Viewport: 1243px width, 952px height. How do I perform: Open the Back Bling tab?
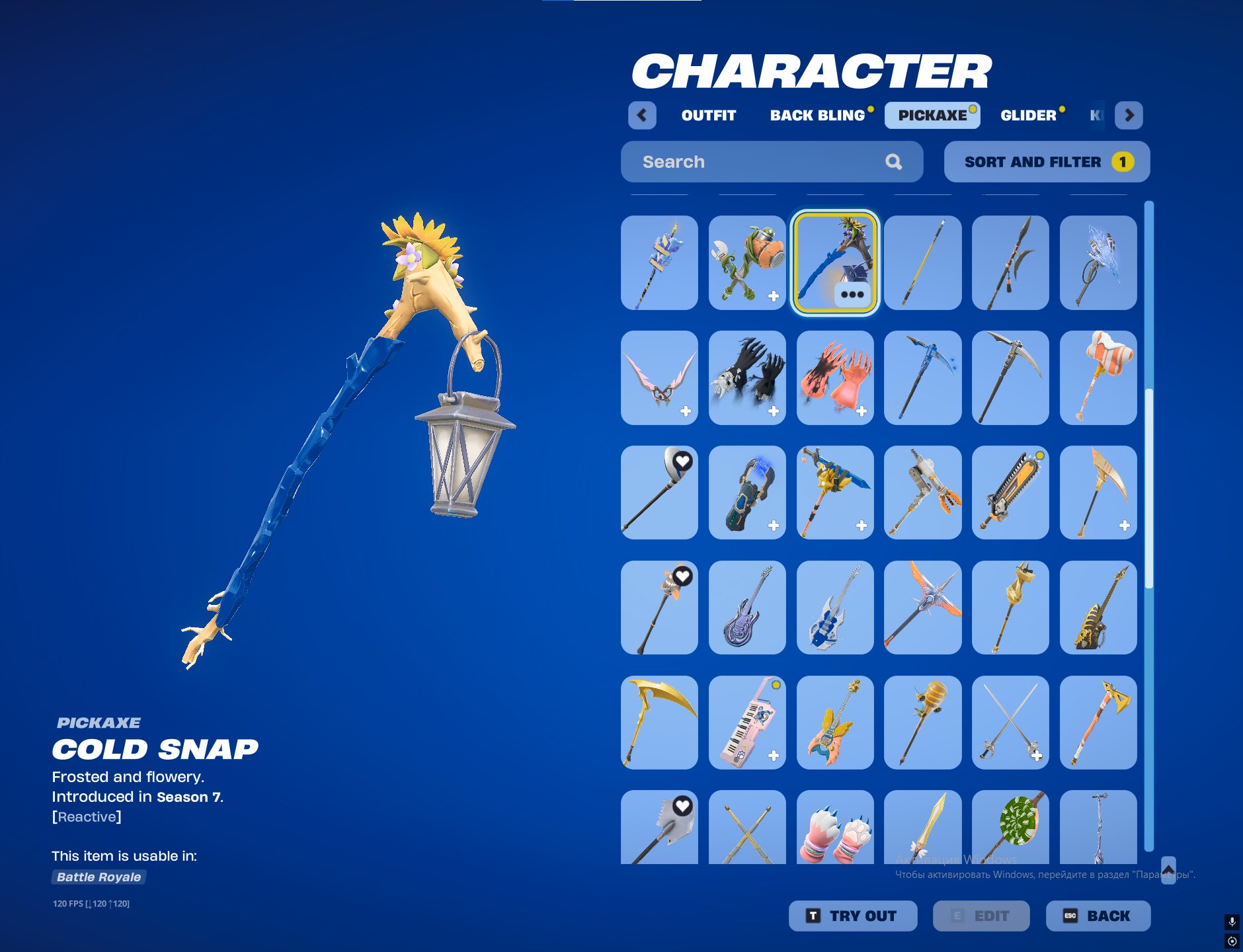click(x=817, y=115)
